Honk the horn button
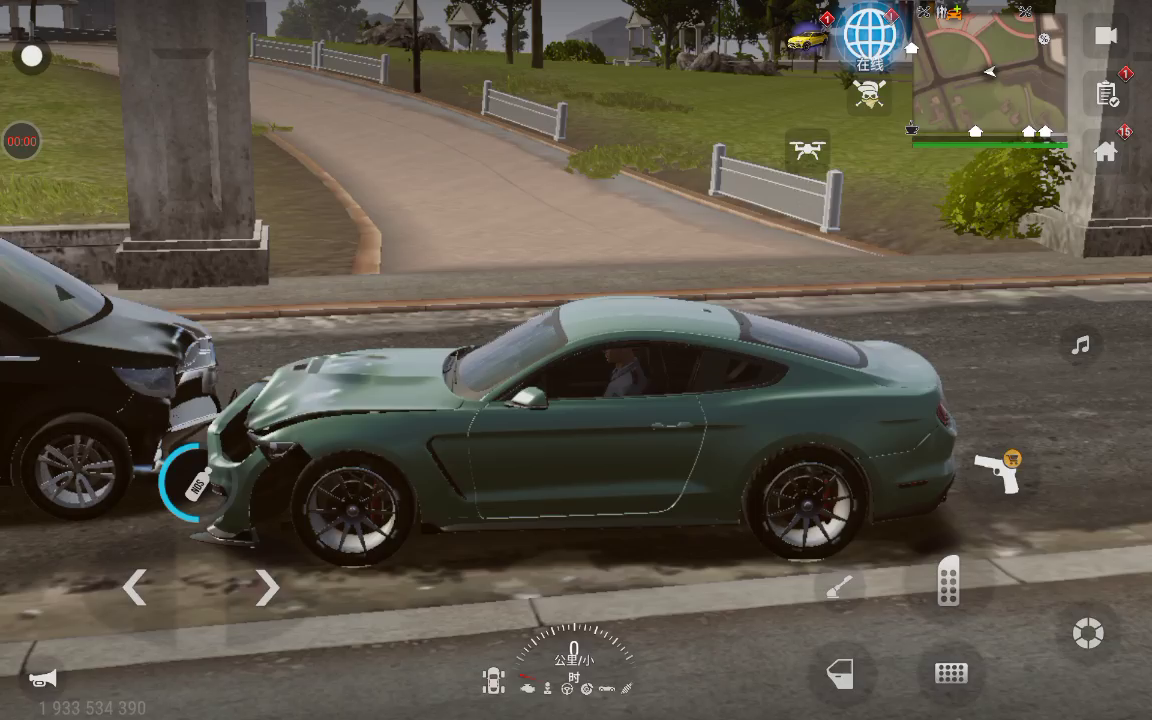 pyautogui.click(x=43, y=679)
